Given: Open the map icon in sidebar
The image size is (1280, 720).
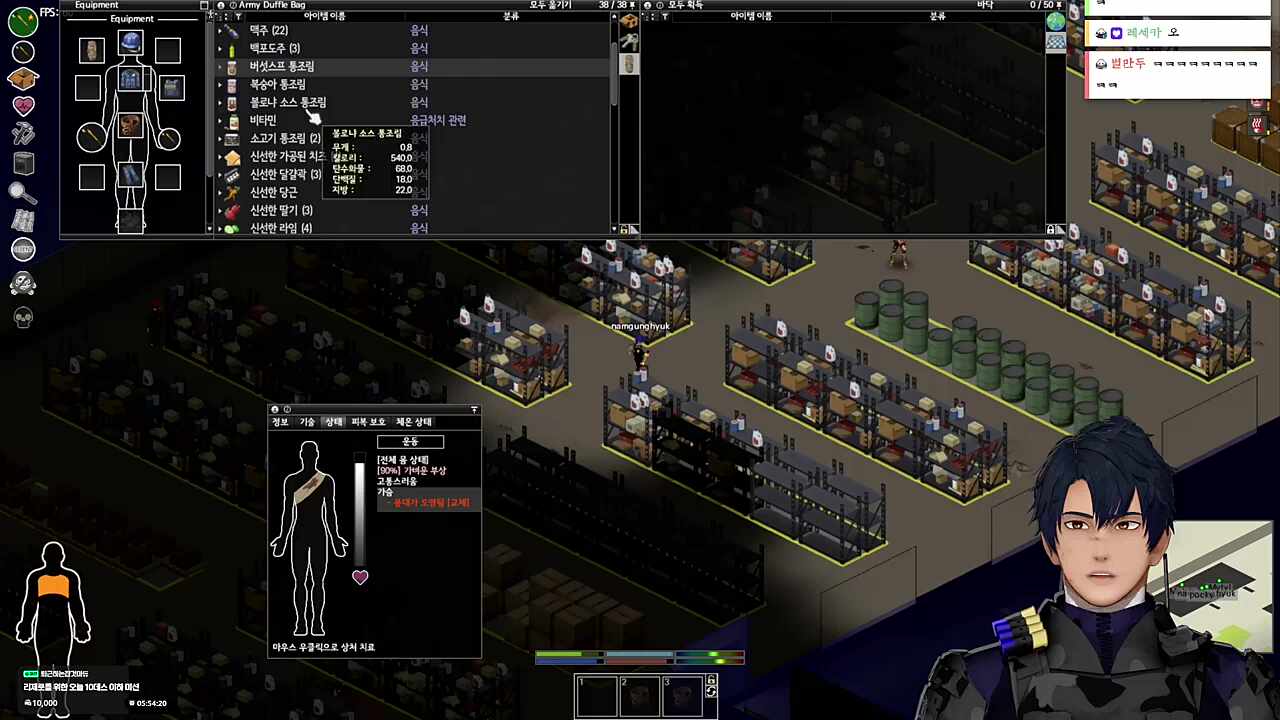Looking at the screenshot, I should point(23,221).
